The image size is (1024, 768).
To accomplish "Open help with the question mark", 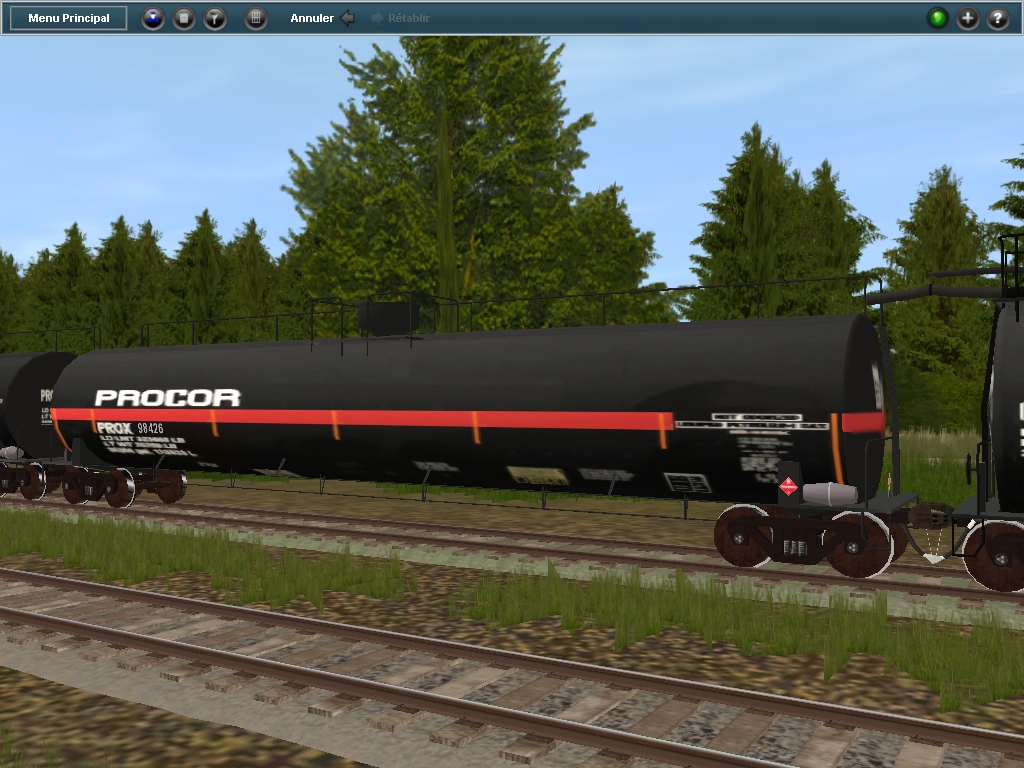I will pos(998,18).
